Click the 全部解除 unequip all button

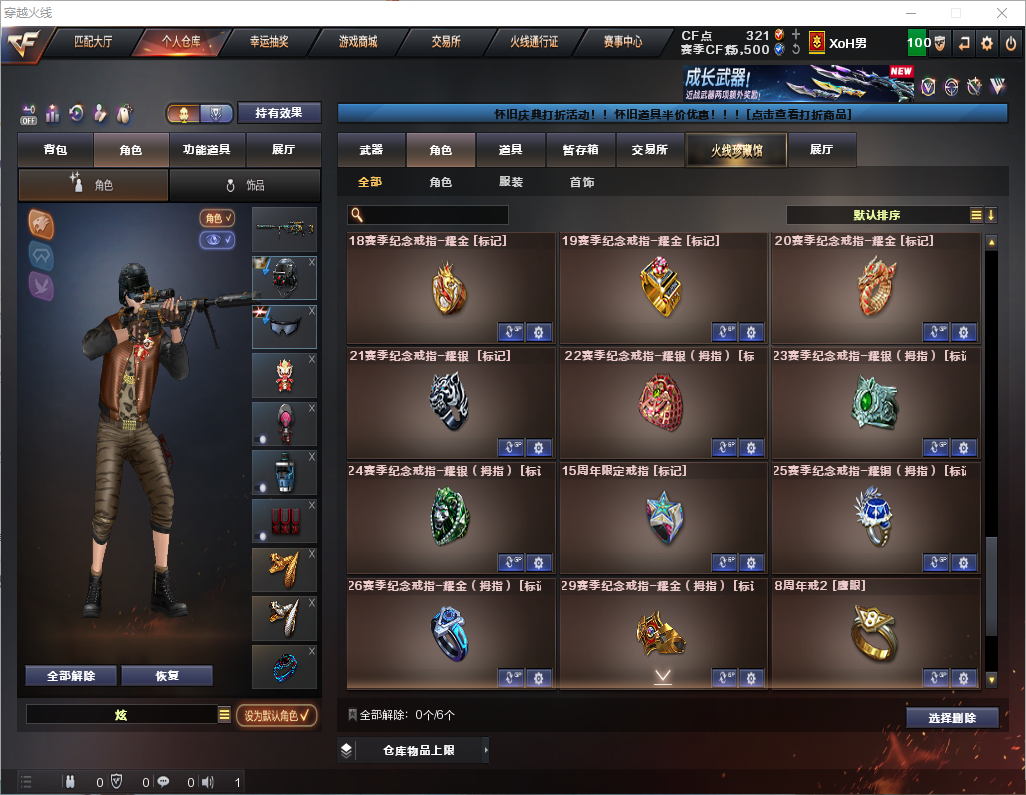[x=70, y=675]
